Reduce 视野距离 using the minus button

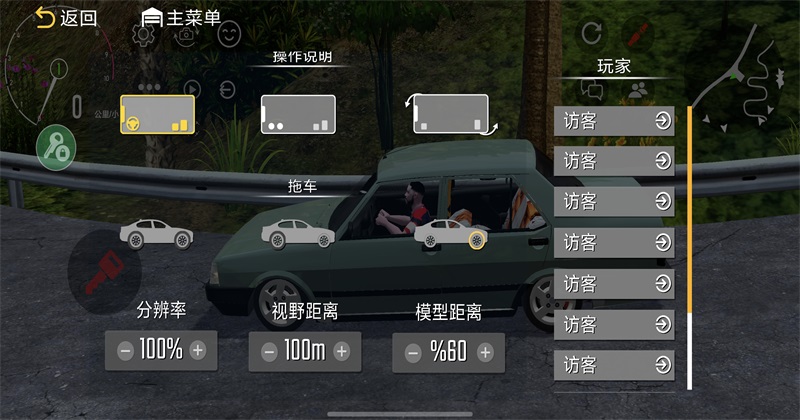tap(268, 351)
